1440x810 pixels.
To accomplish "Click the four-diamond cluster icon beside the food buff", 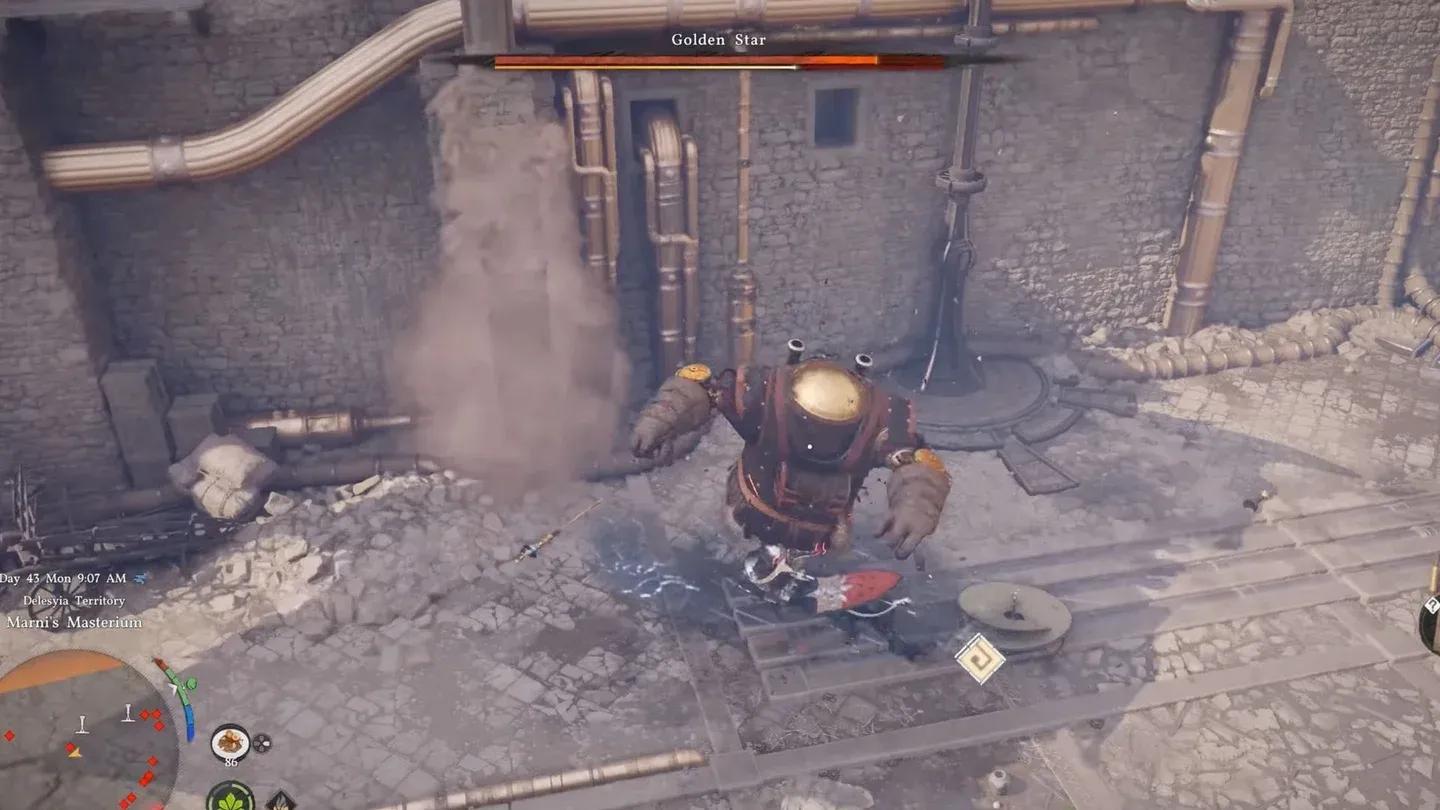I will click(262, 744).
